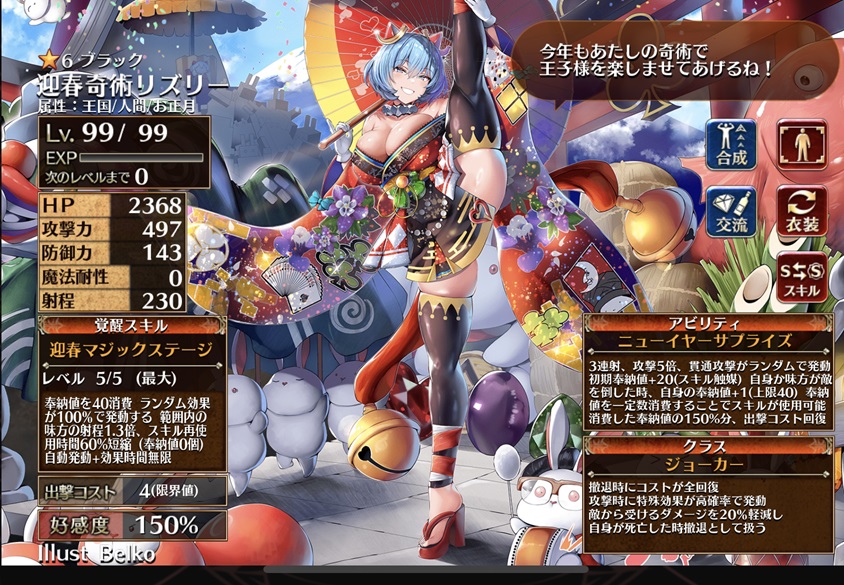Image resolution: width=844 pixels, height=585 pixels.
Task: Open the 合成 (synthesis) button
Action: pos(731,144)
